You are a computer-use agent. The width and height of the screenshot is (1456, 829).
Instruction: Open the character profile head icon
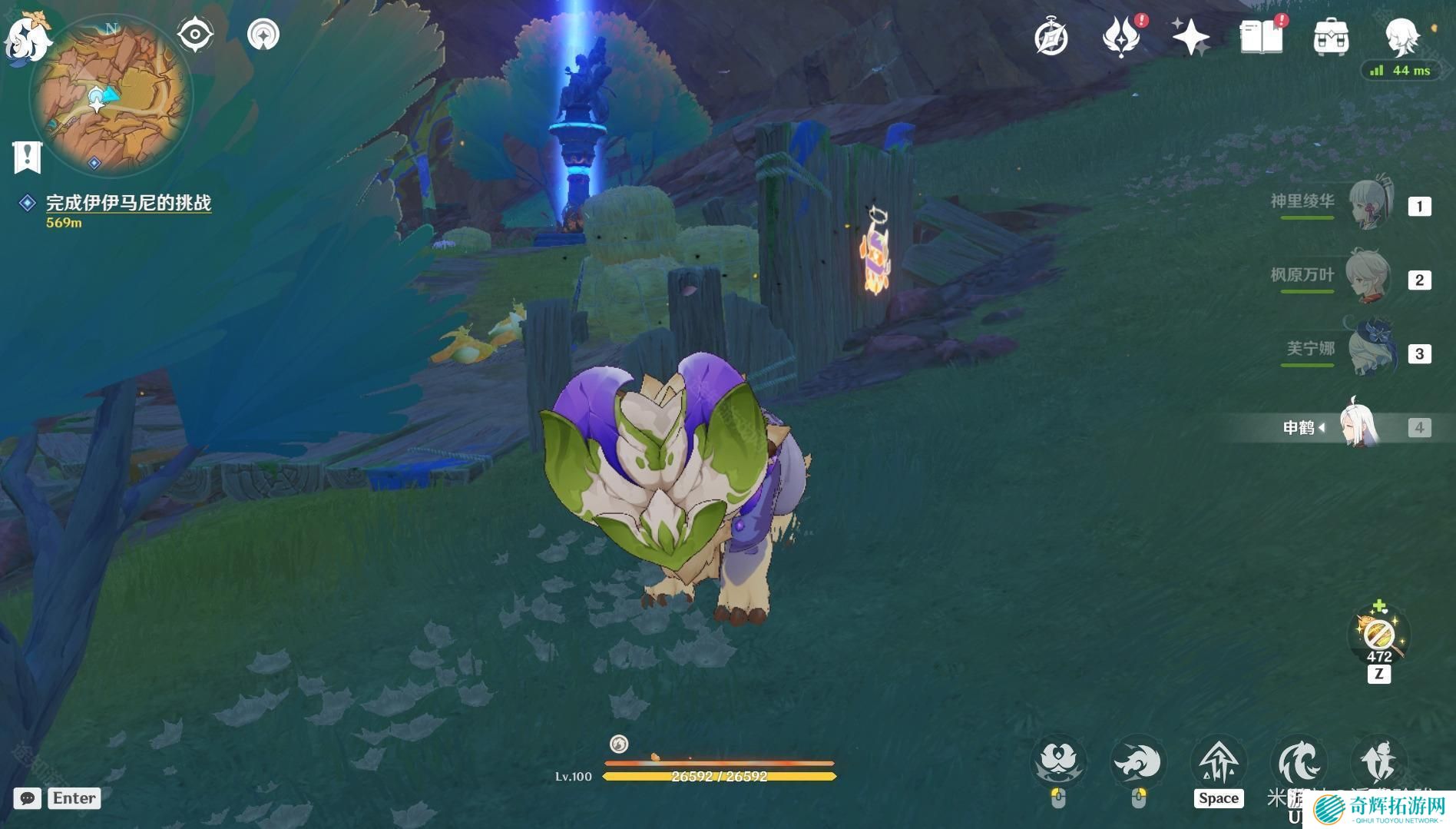click(x=1401, y=36)
